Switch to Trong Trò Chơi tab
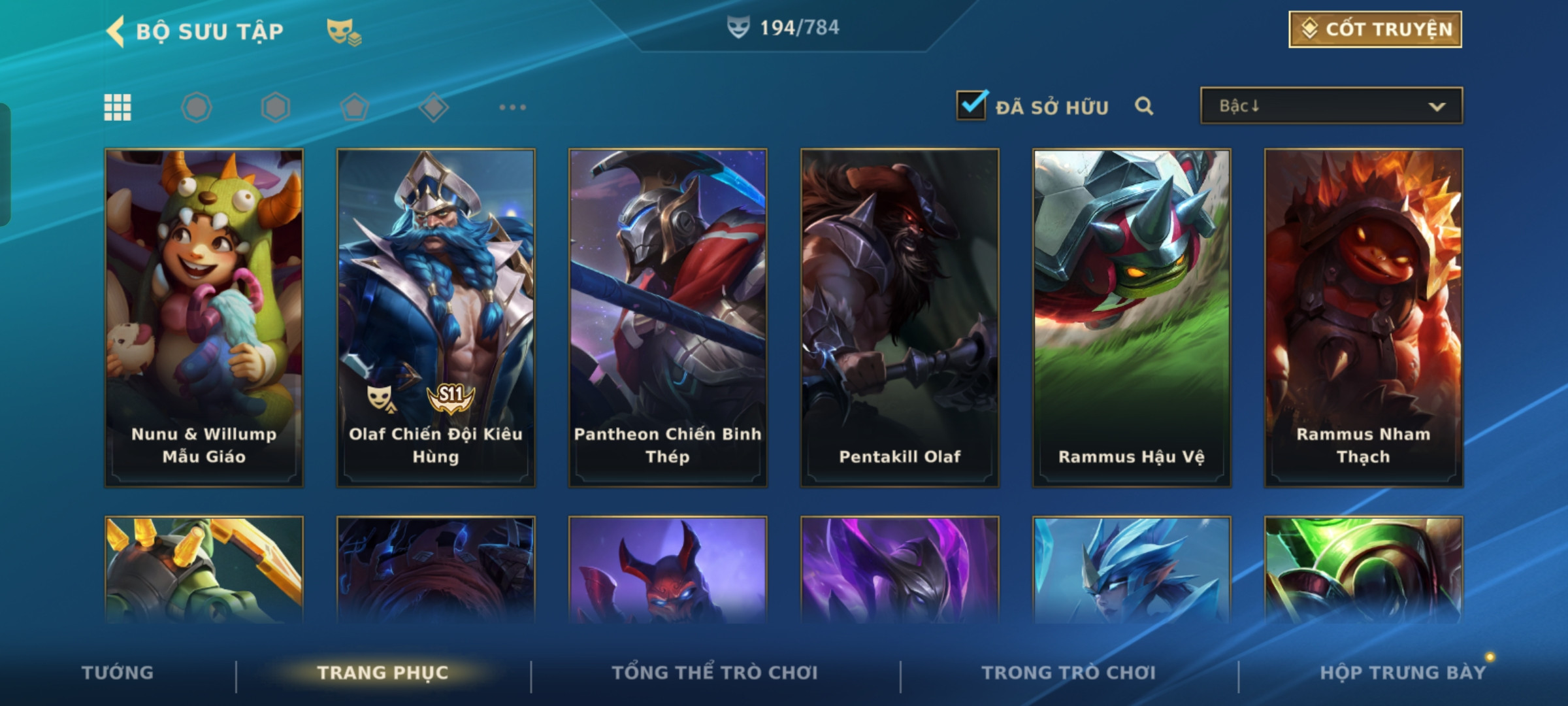This screenshot has width=1568, height=706. 1069,673
